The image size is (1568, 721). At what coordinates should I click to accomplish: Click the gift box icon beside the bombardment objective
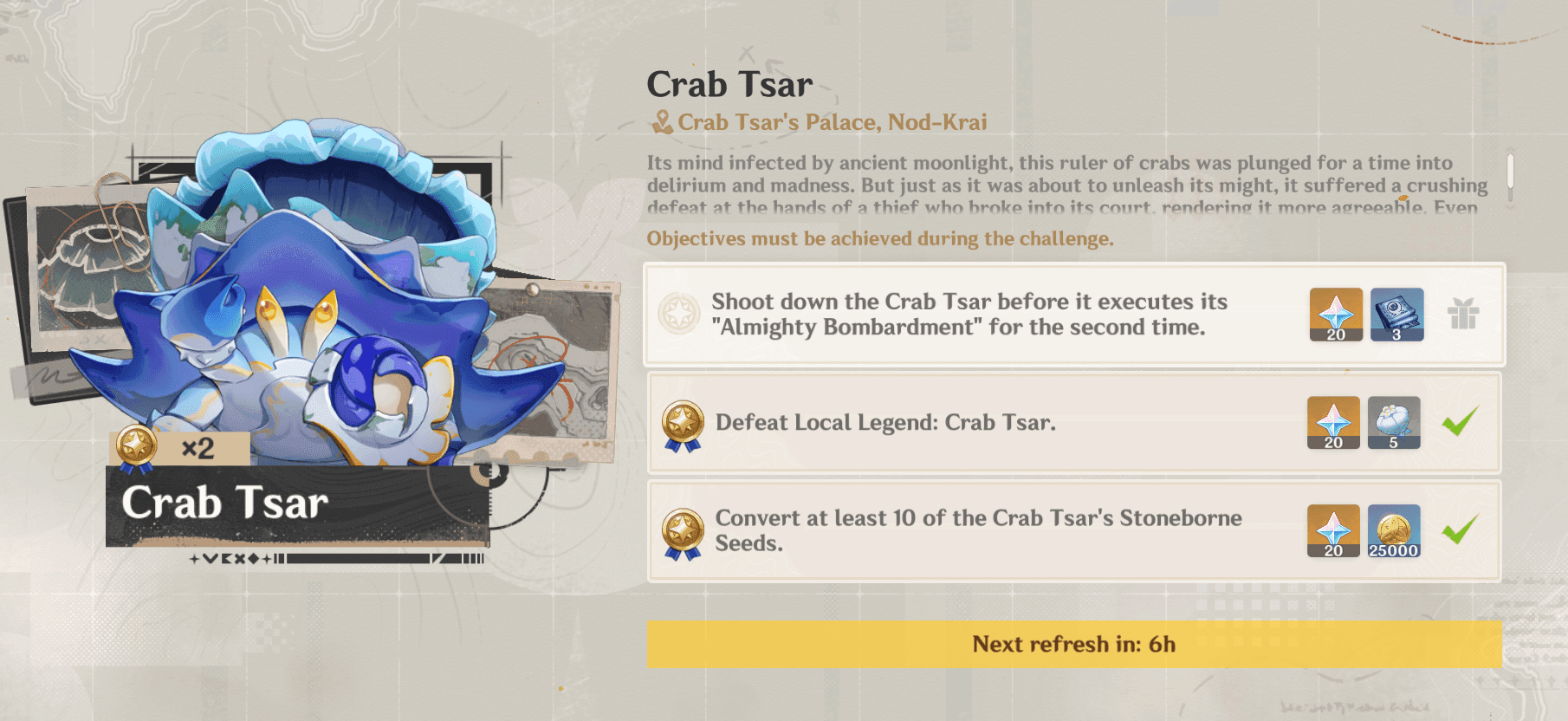(1465, 315)
